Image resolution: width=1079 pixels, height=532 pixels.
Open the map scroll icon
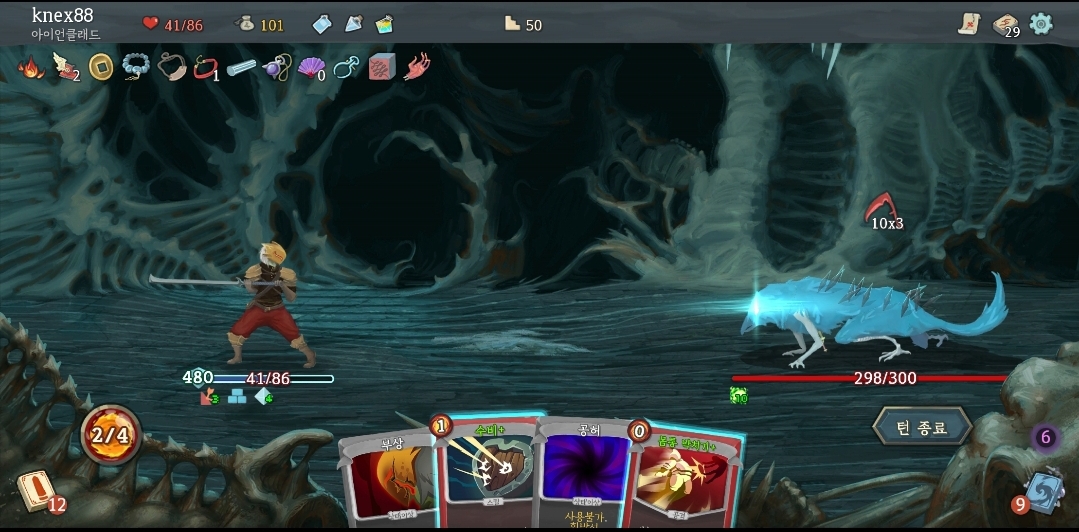pos(967,24)
